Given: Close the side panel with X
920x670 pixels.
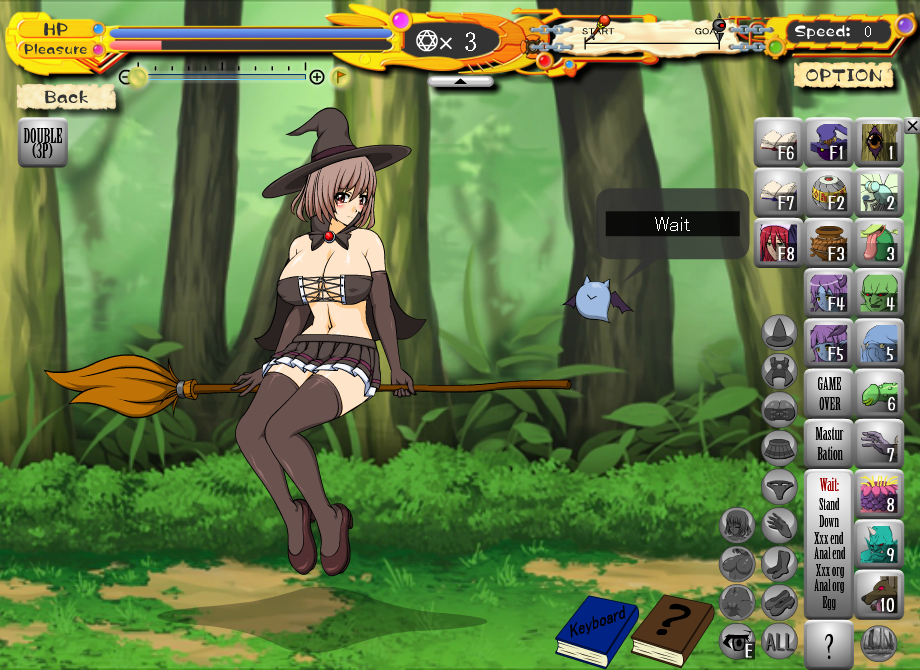Looking at the screenshot, I should pyautogui.click(x=911, y=126).
